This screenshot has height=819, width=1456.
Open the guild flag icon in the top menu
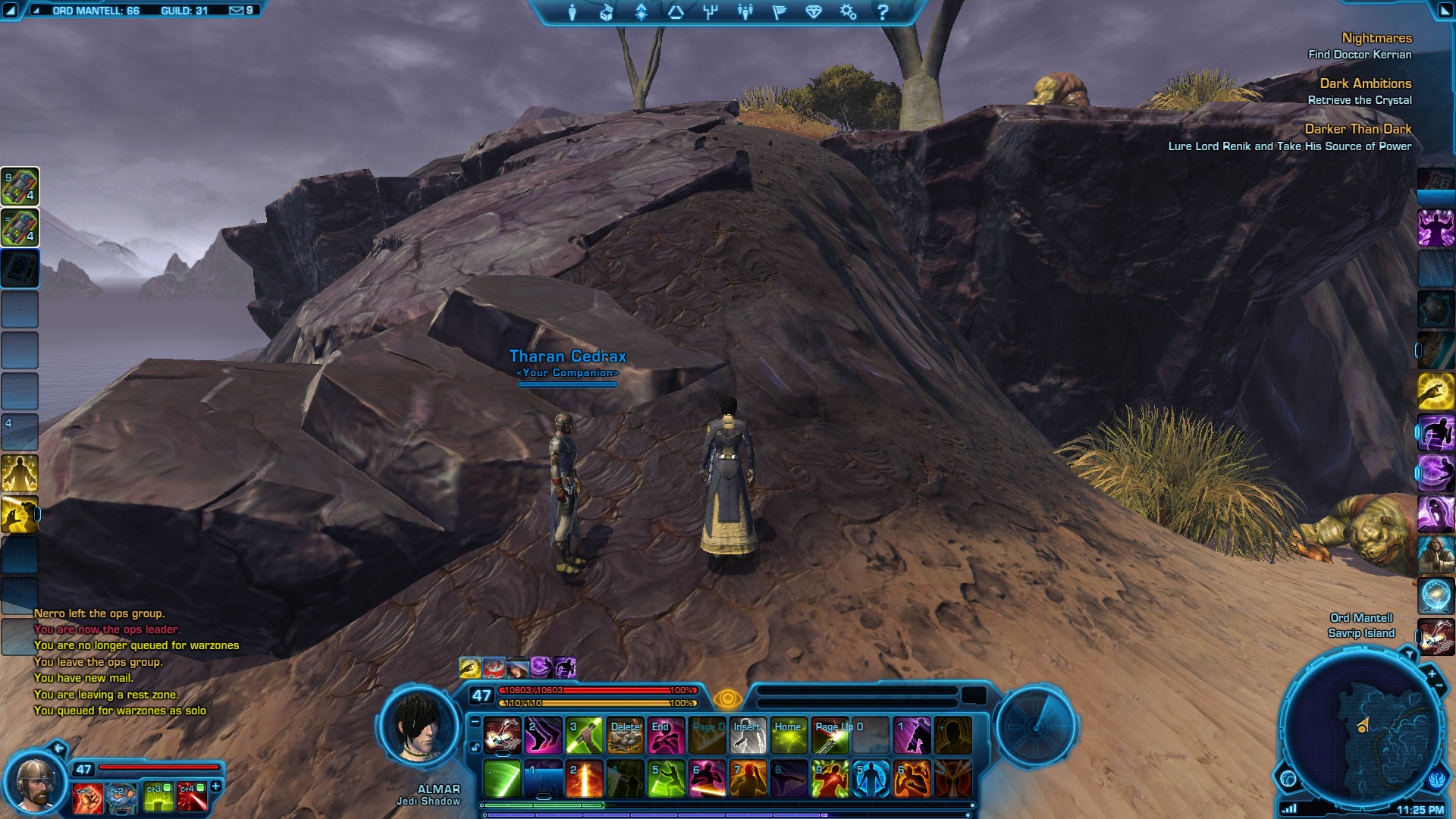(x=779, y=12)
